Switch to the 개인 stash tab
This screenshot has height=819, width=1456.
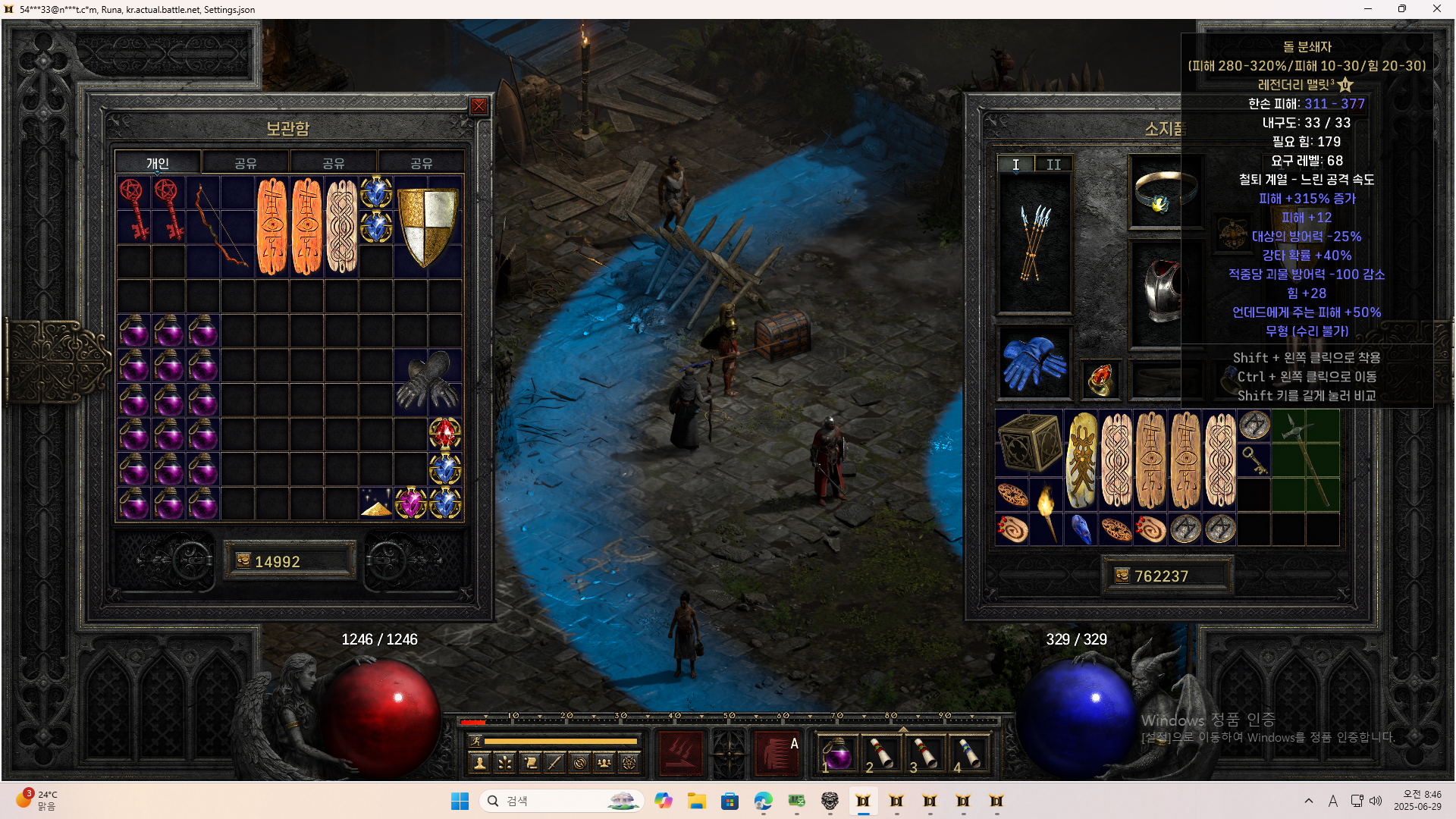point(158,163)
